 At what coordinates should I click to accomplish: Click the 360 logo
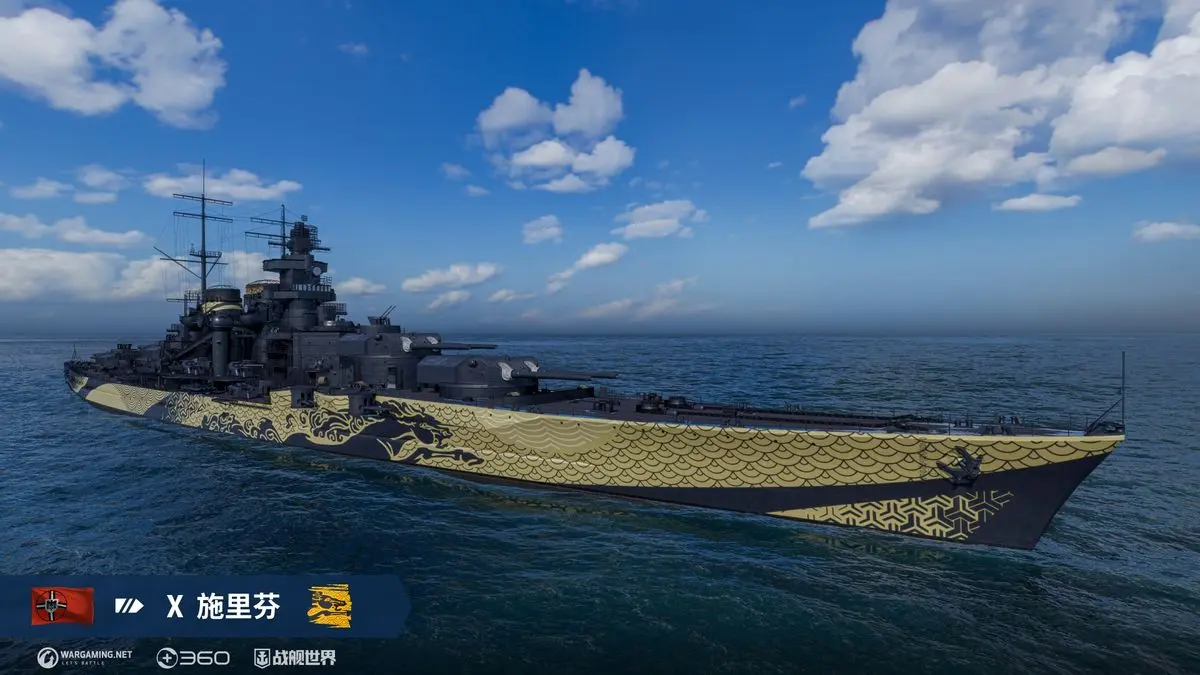193,657
